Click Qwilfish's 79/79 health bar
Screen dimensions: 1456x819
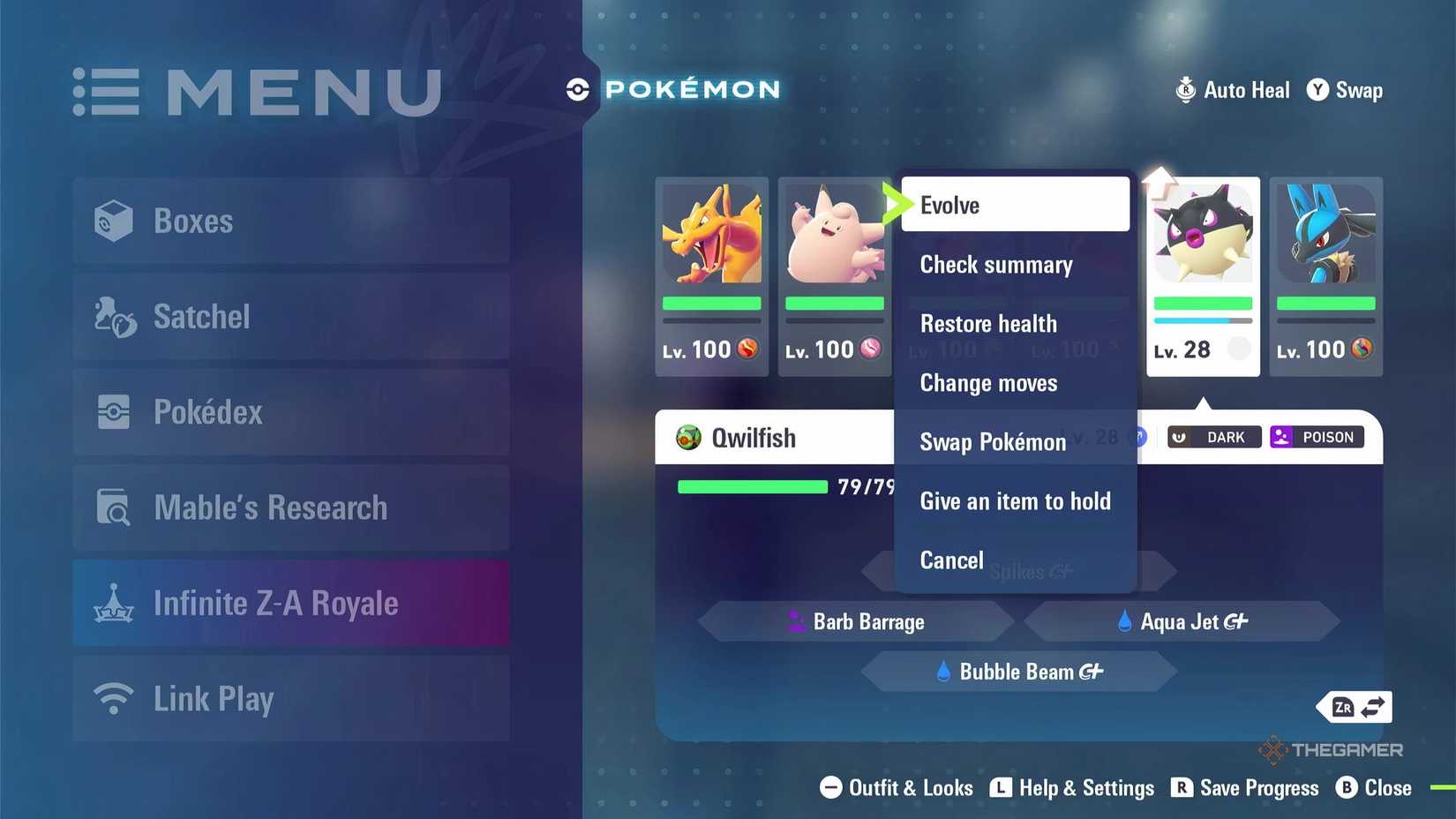pos(753,486)
